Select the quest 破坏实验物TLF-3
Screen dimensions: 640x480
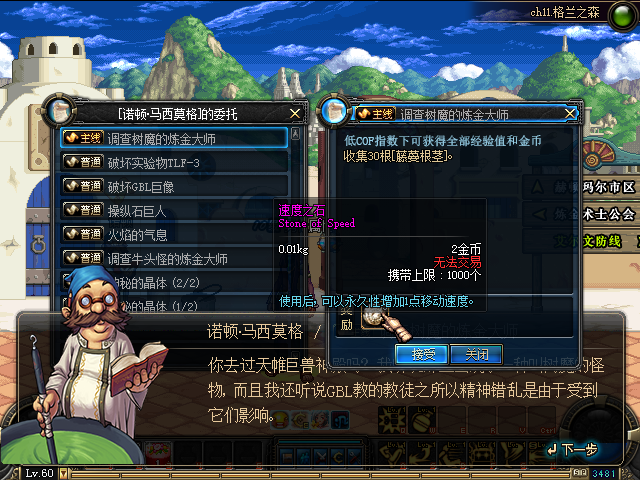175,162
